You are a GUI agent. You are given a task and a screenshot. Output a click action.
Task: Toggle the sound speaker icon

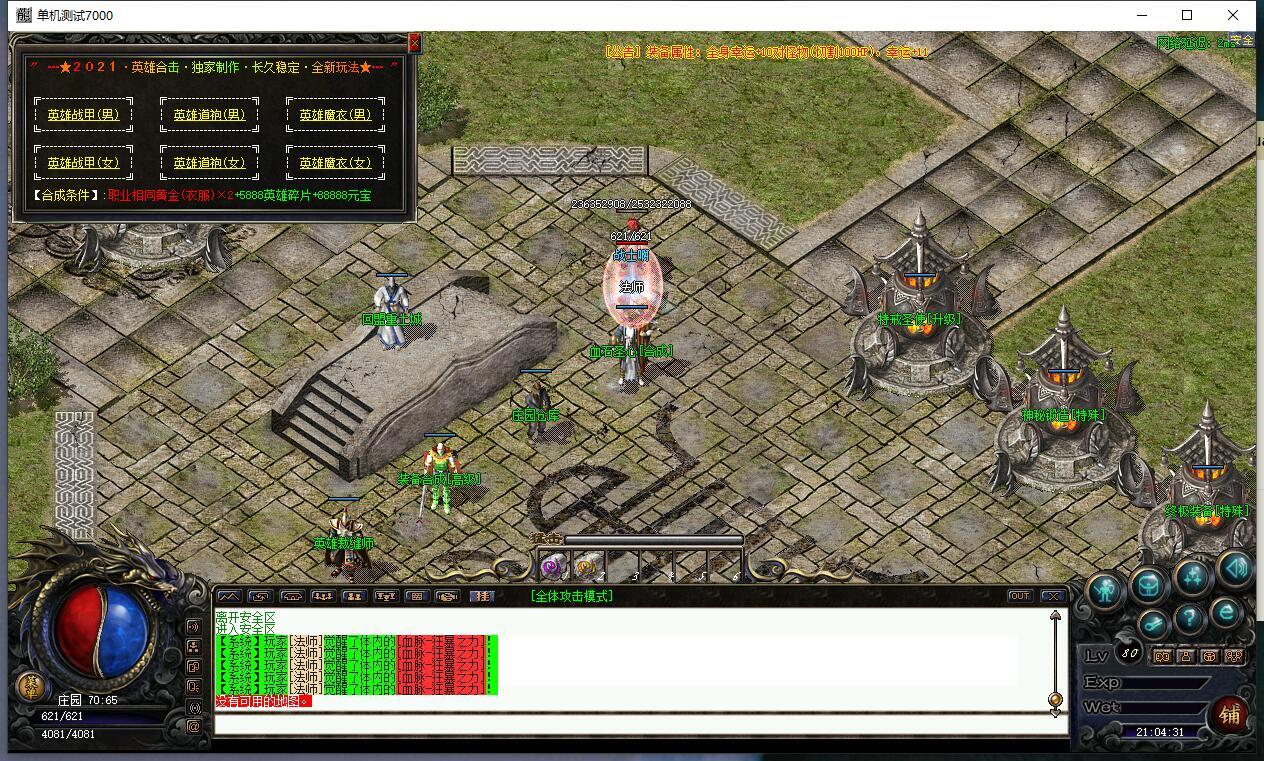click(x=1235, y=569)
